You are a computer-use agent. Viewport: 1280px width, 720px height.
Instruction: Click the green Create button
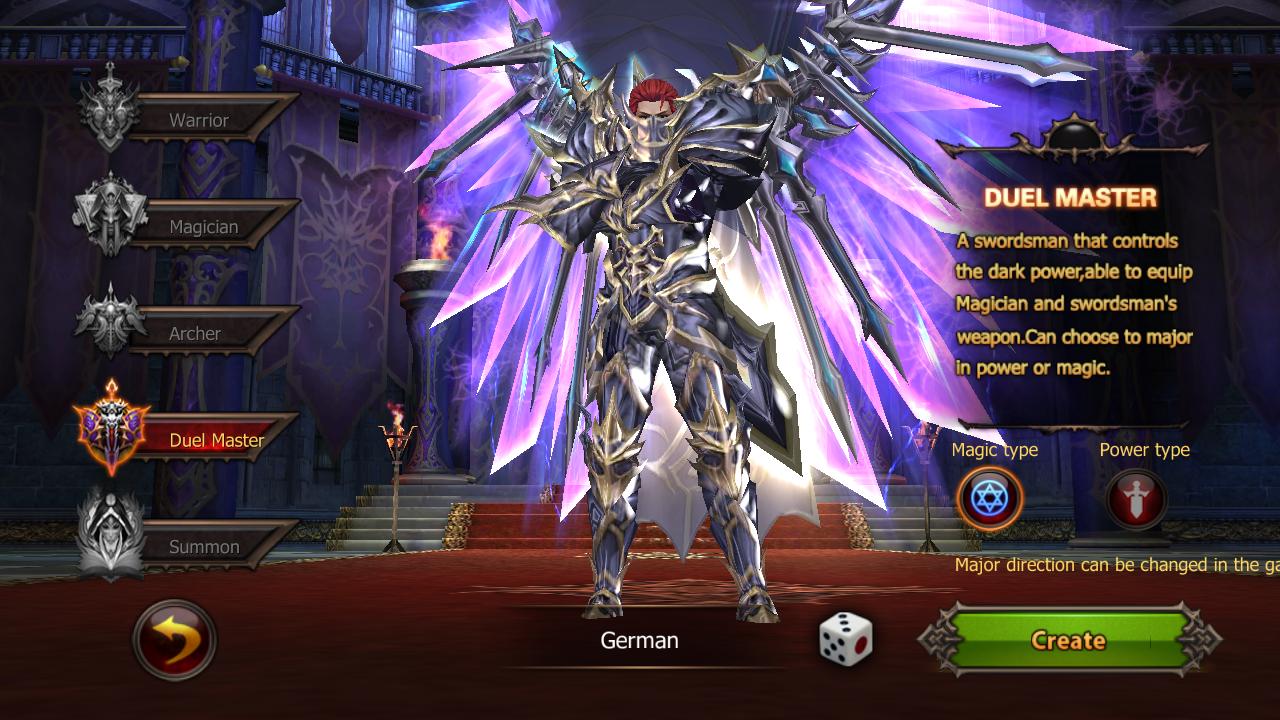coord(1068,640)
